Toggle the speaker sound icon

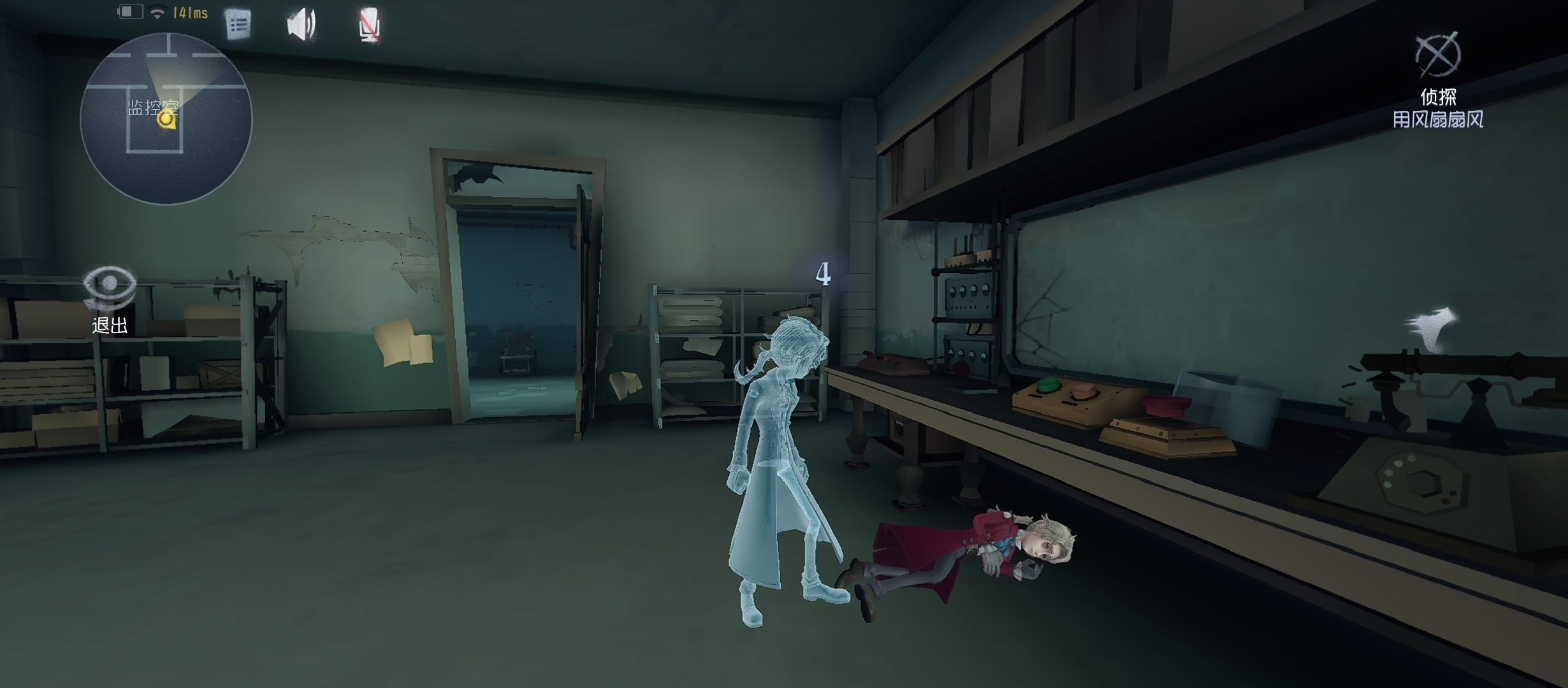click(x=301, y=25)
